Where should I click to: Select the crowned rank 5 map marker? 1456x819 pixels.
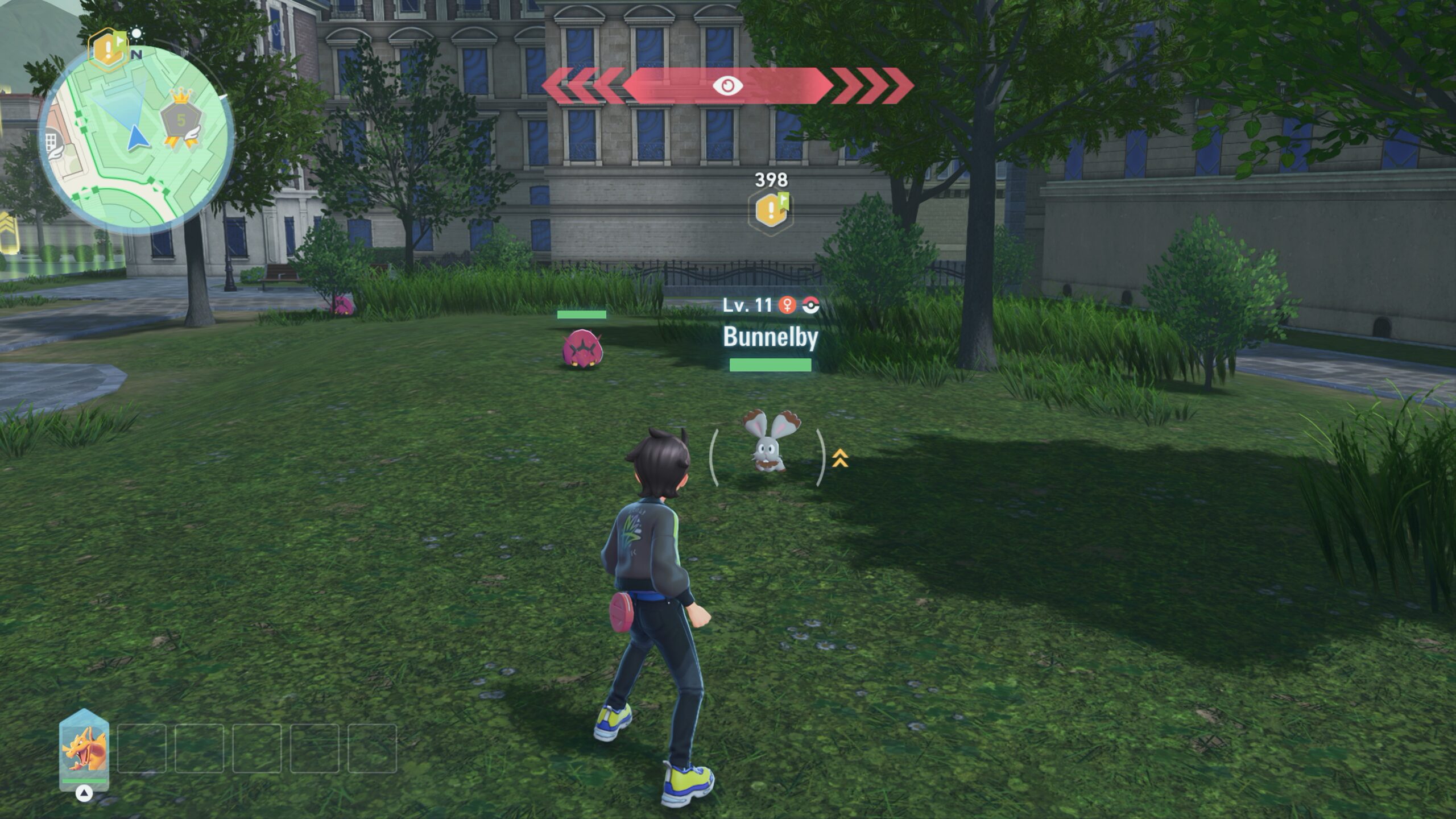click(x=181, y=121)
